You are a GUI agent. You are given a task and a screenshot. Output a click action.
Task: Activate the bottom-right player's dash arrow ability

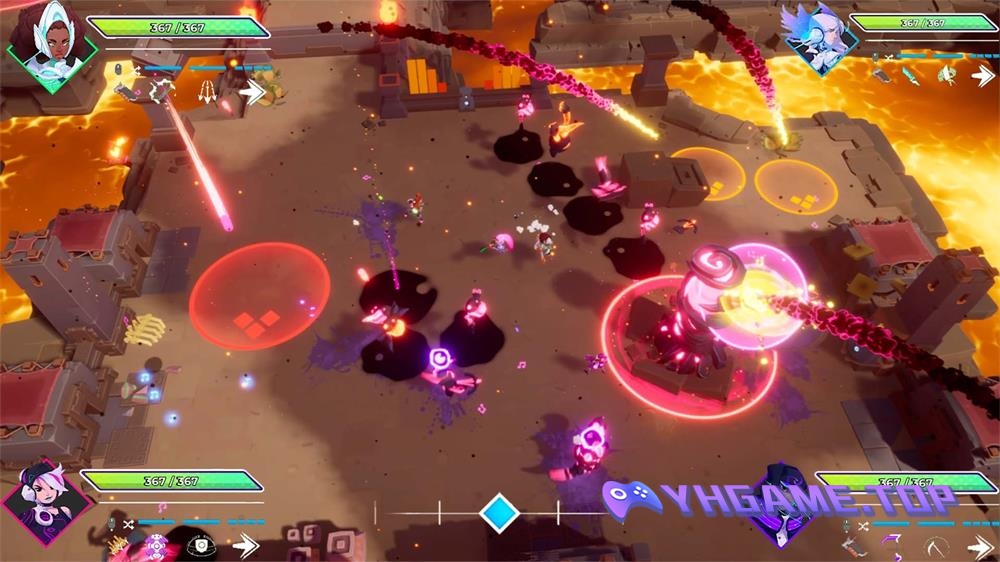click(980, 546)
